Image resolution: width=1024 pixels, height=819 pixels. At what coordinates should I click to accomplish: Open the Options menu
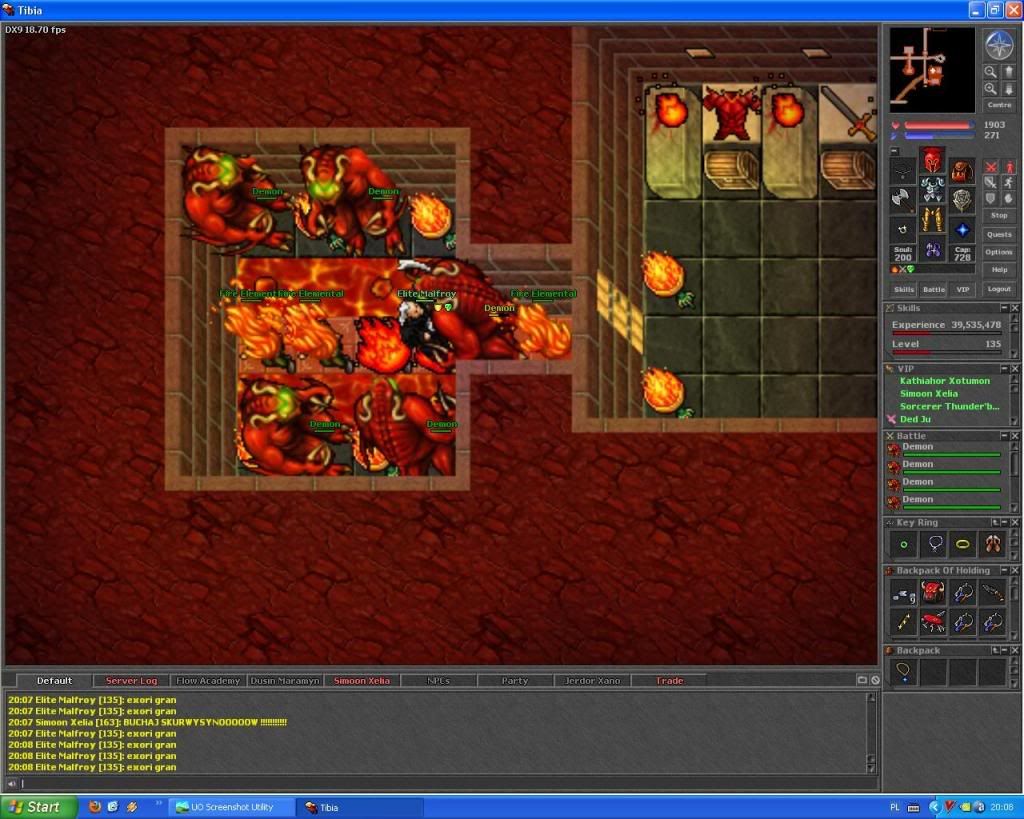click(998, 252)
